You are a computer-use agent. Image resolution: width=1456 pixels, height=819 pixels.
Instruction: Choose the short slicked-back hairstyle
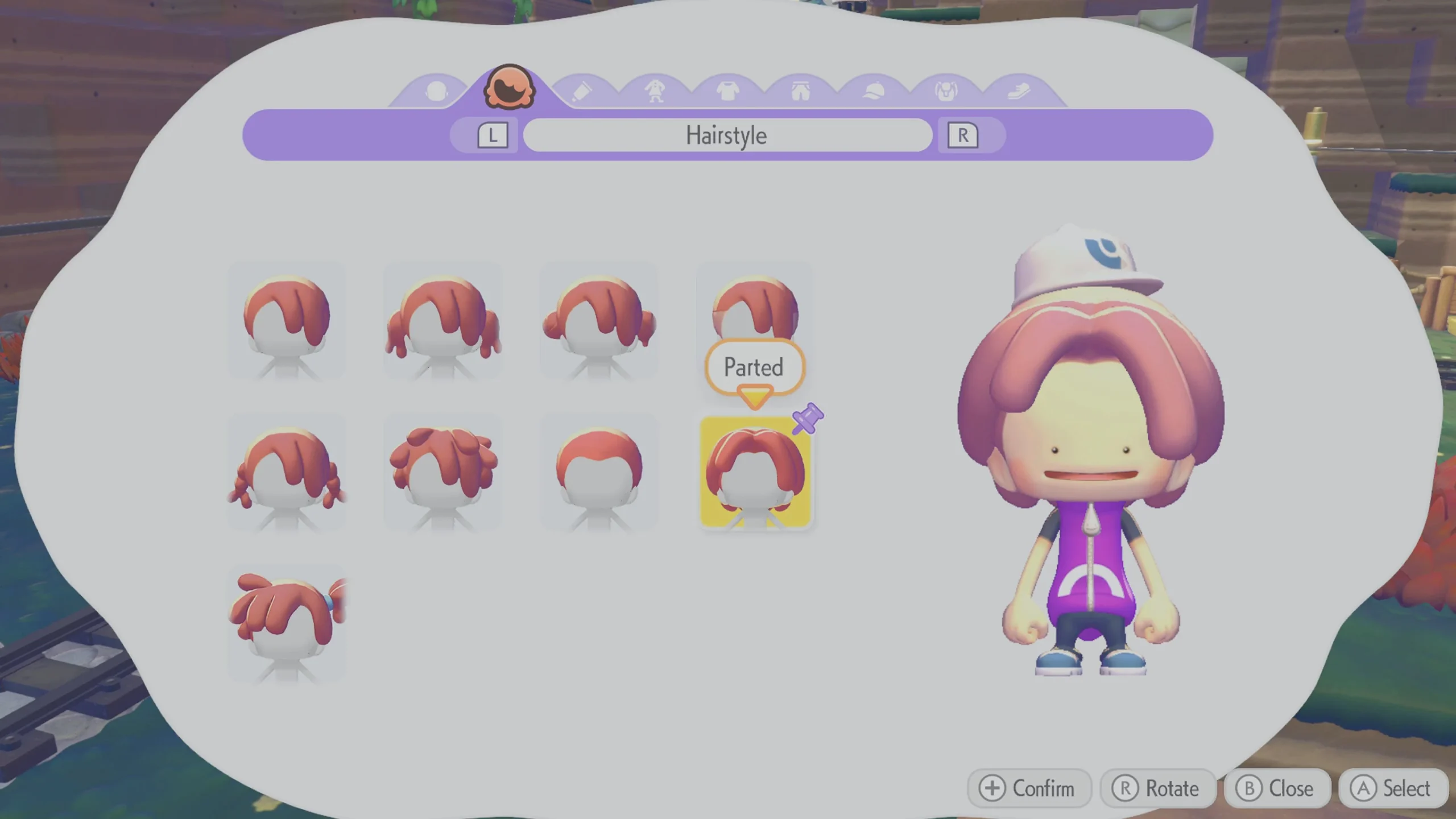pos(598,472)
